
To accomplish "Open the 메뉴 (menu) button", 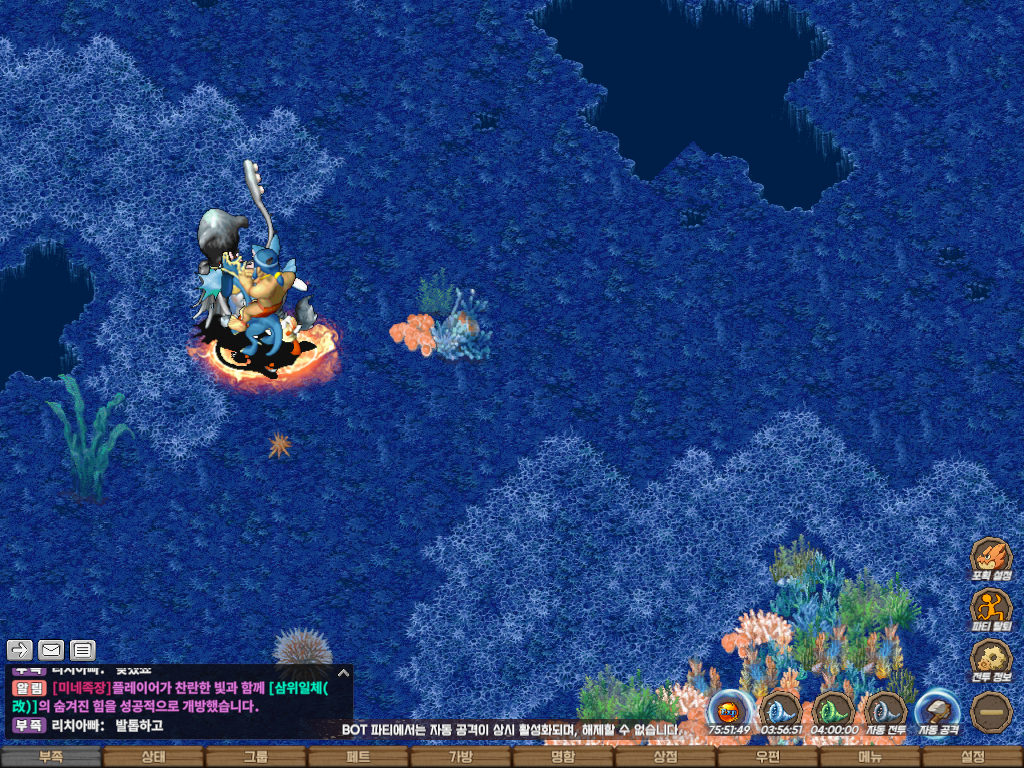I will point(870,757).
